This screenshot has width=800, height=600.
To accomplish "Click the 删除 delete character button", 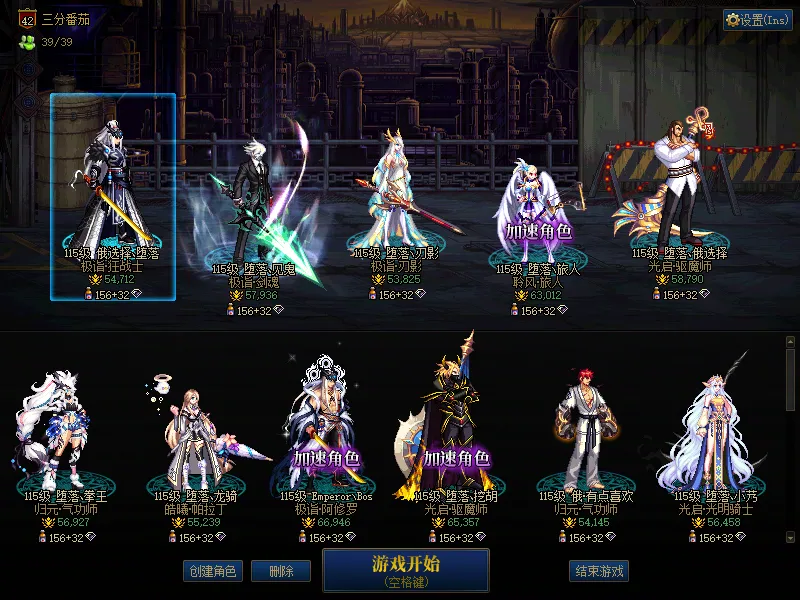I will pos(280,571).
